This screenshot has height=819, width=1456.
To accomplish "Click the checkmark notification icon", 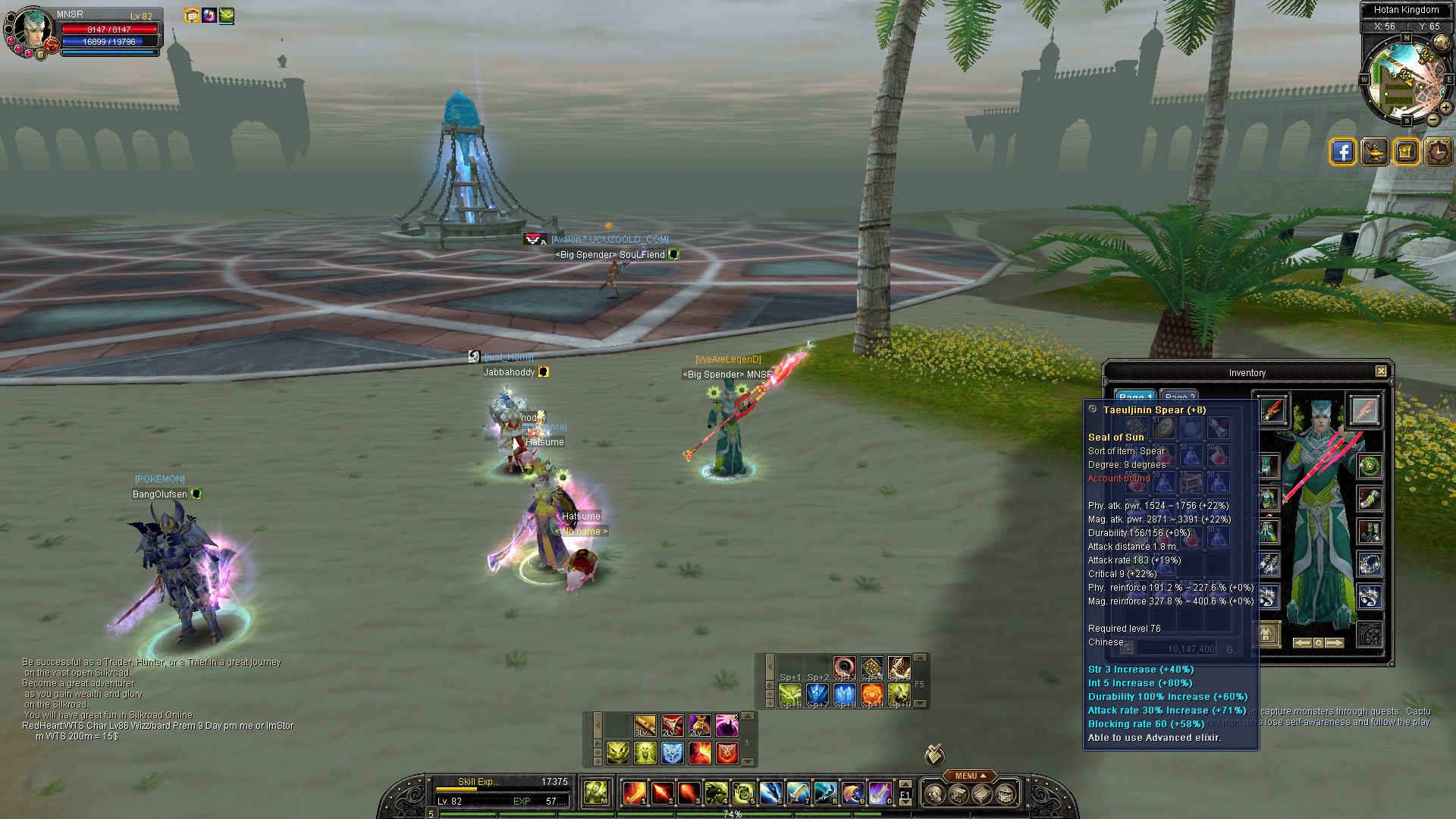I will point(934,755).
